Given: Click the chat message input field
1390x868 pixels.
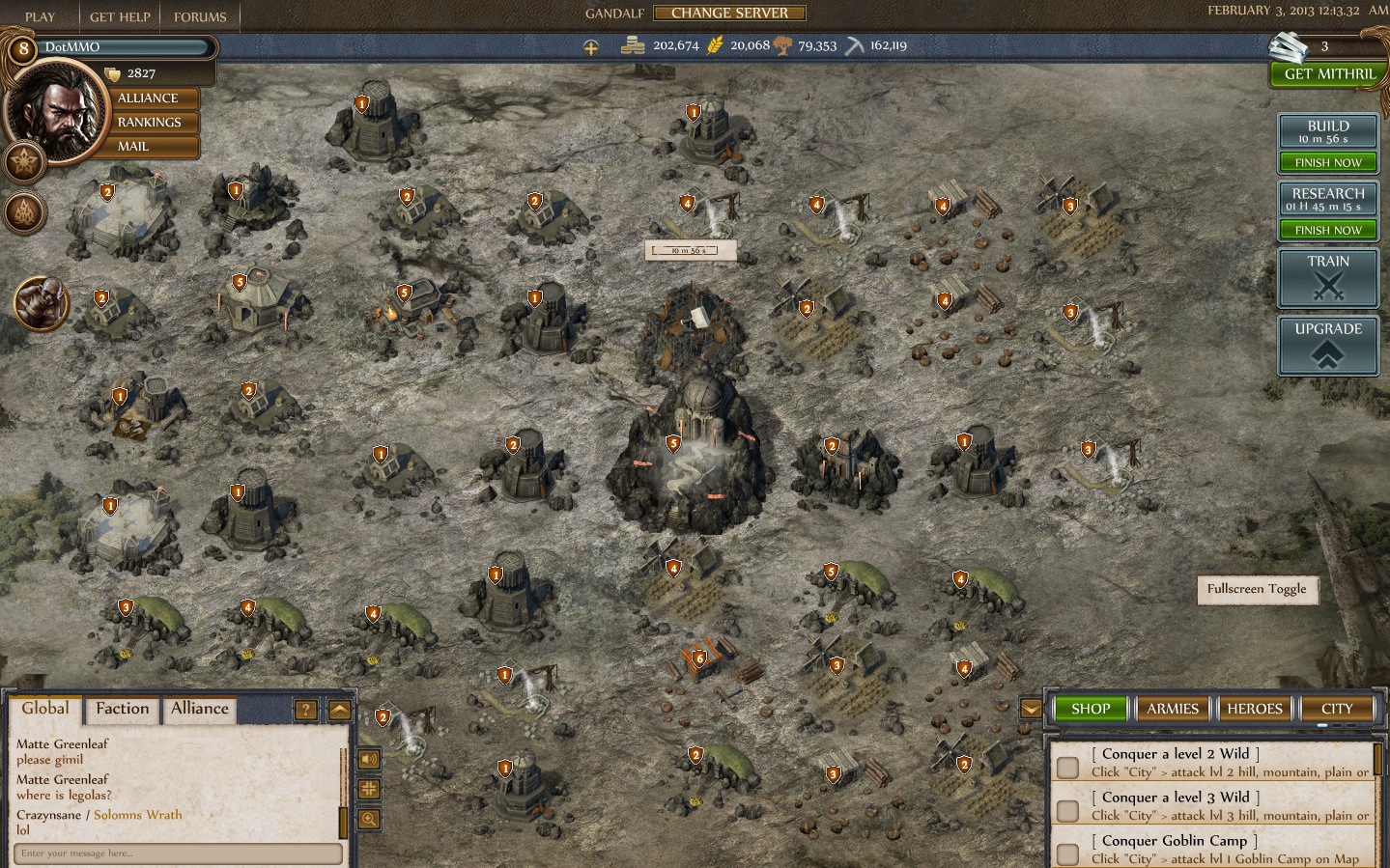Looking at the screenshot, I should (x=179, y=854).
